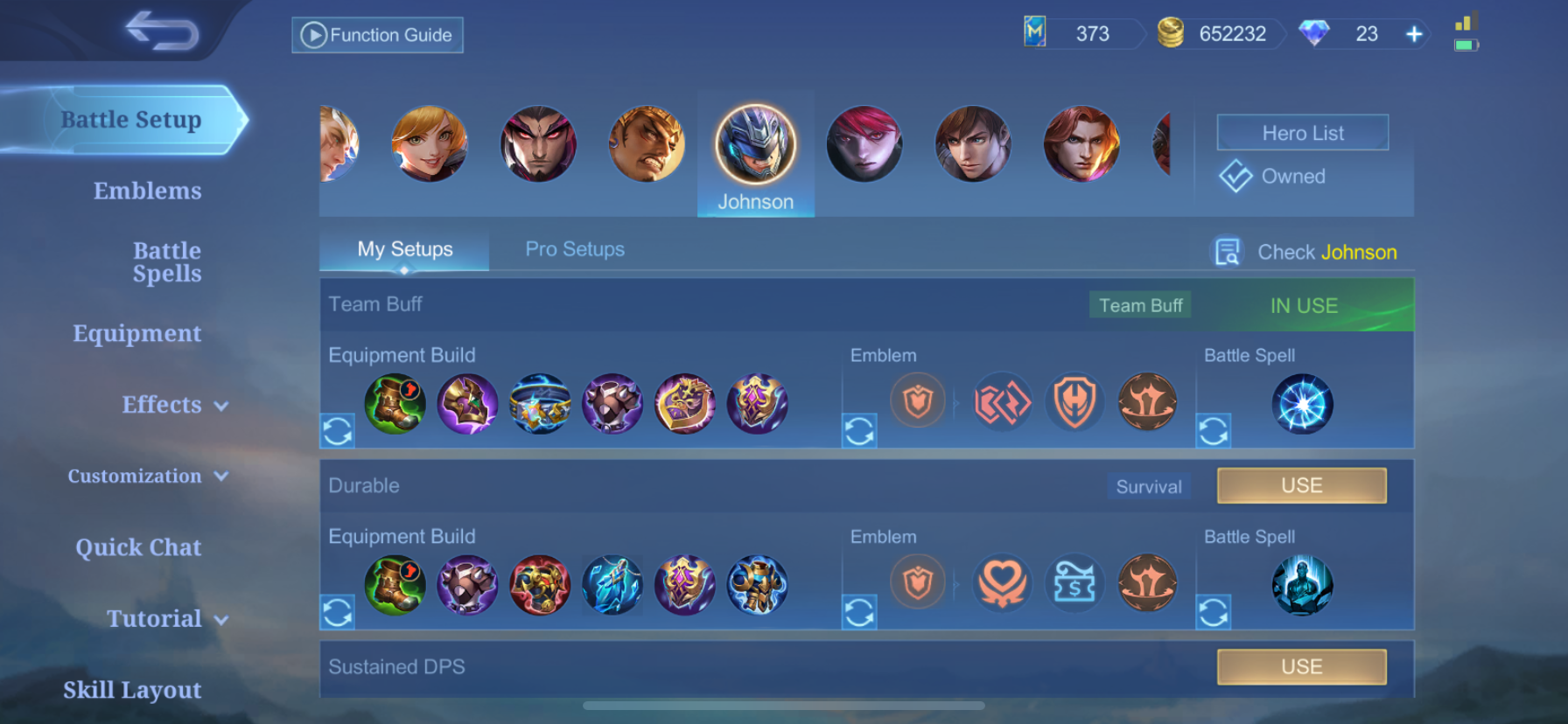Change the Team Buff equipment build
Image resolution: width=1568 pixels, height=724 pixels.
coord(338,430)
